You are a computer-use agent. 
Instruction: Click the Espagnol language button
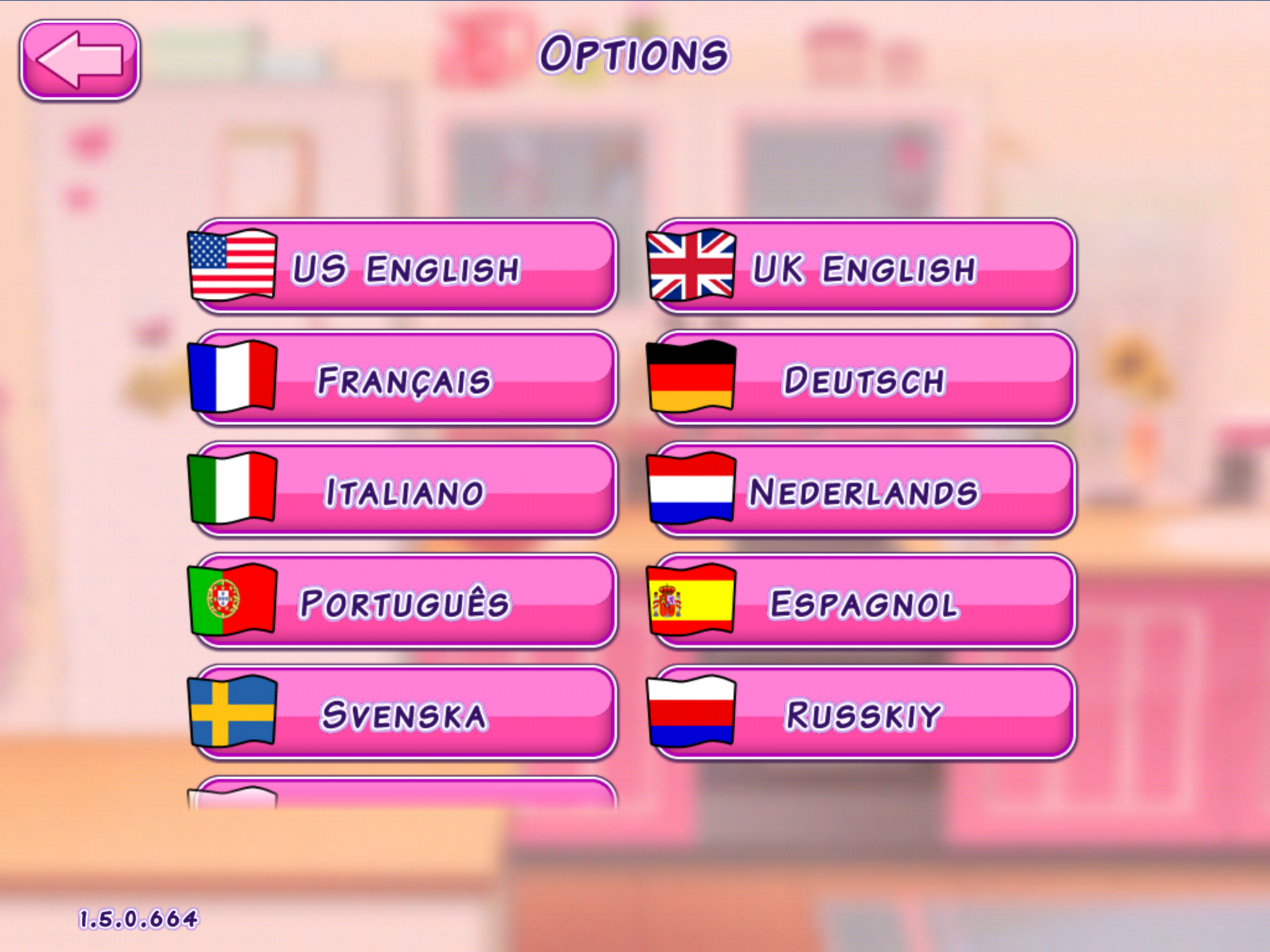863,602
